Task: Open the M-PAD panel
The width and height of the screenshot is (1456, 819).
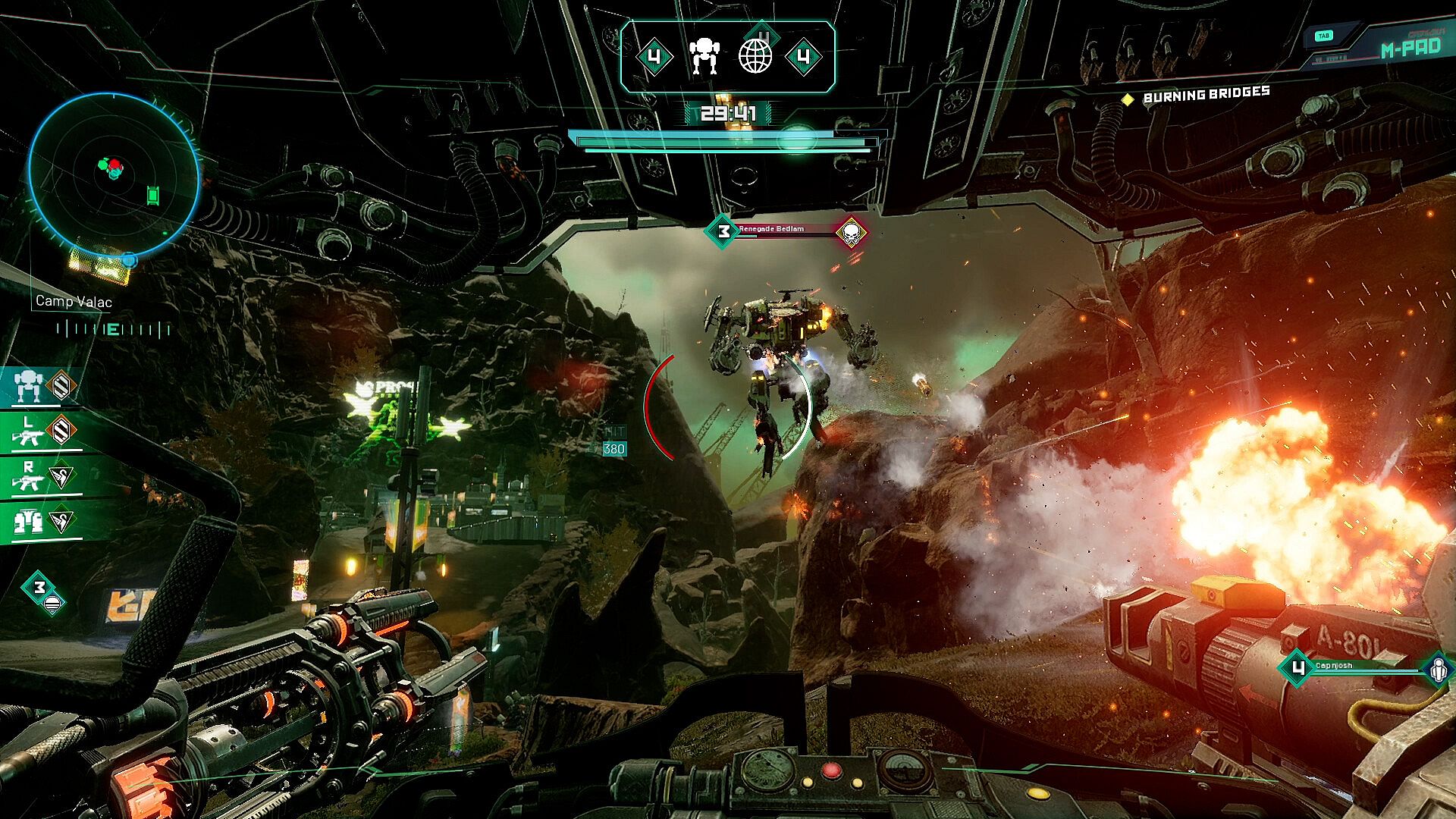Action: click(1409, 49)
